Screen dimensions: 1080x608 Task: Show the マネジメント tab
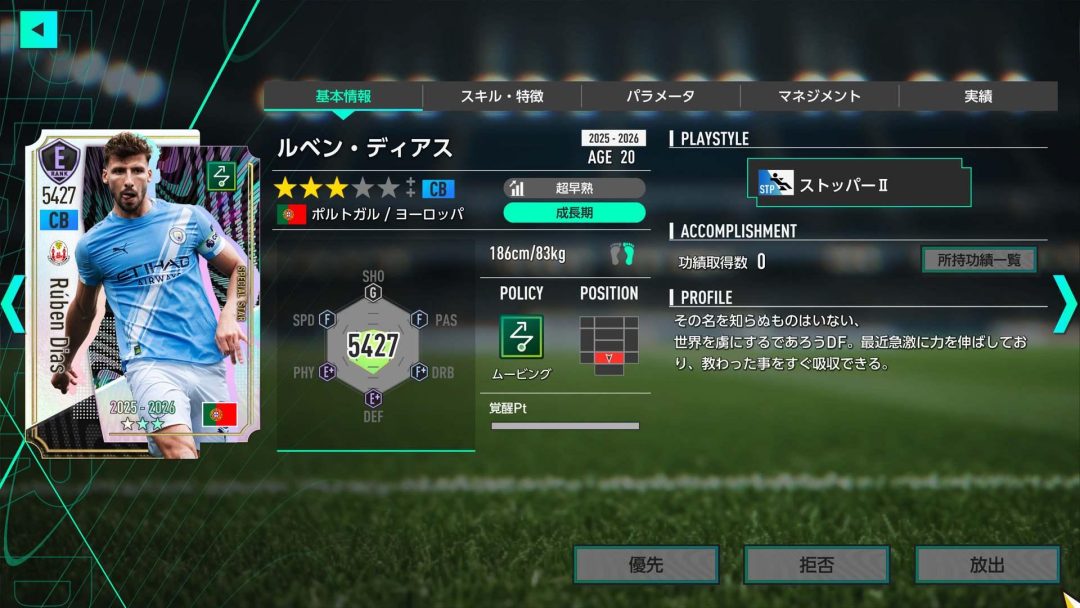(x=819, y=96)
